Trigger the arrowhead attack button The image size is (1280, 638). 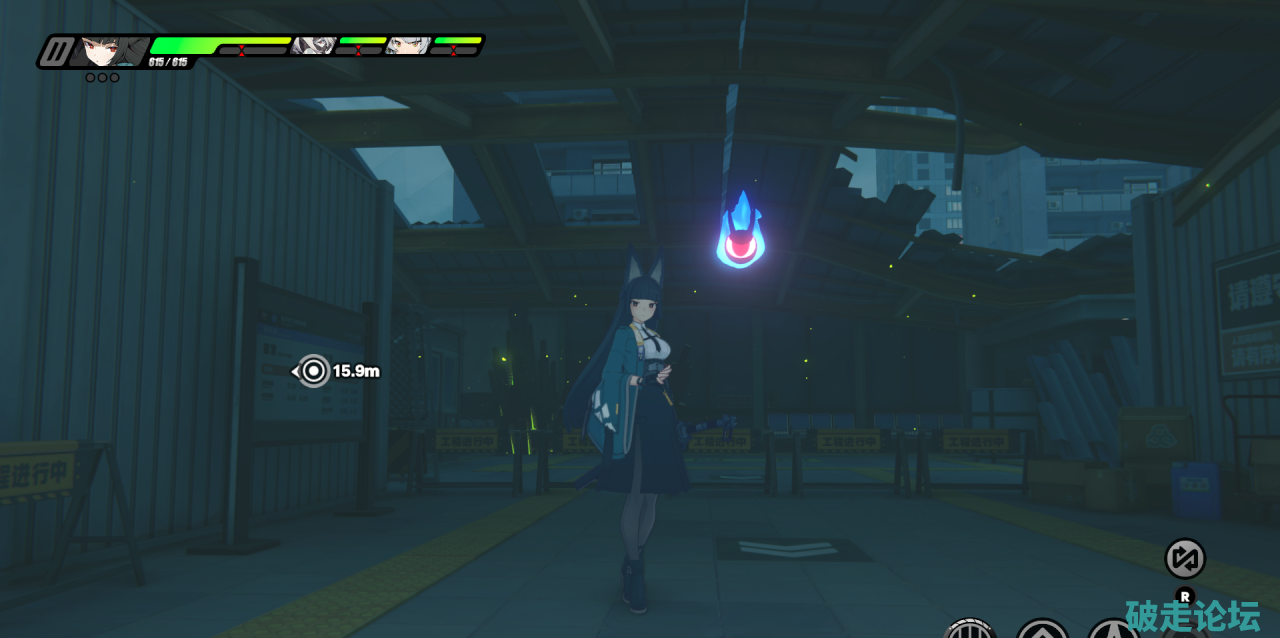click(x=1113, y=631)
